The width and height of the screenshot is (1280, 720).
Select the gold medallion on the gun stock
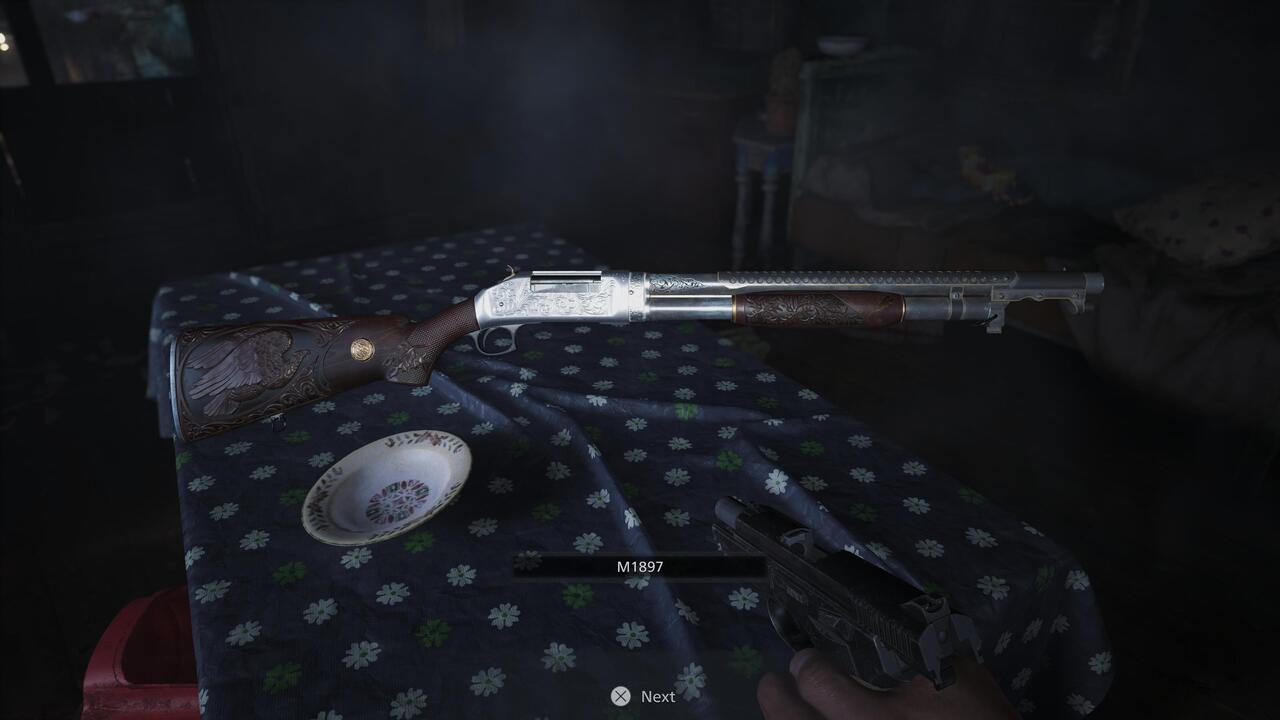click(360, 351)
